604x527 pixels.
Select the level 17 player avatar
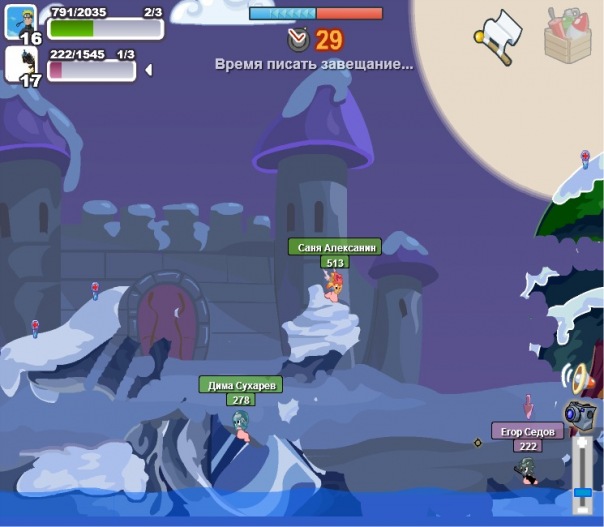(x=20, y=64)
